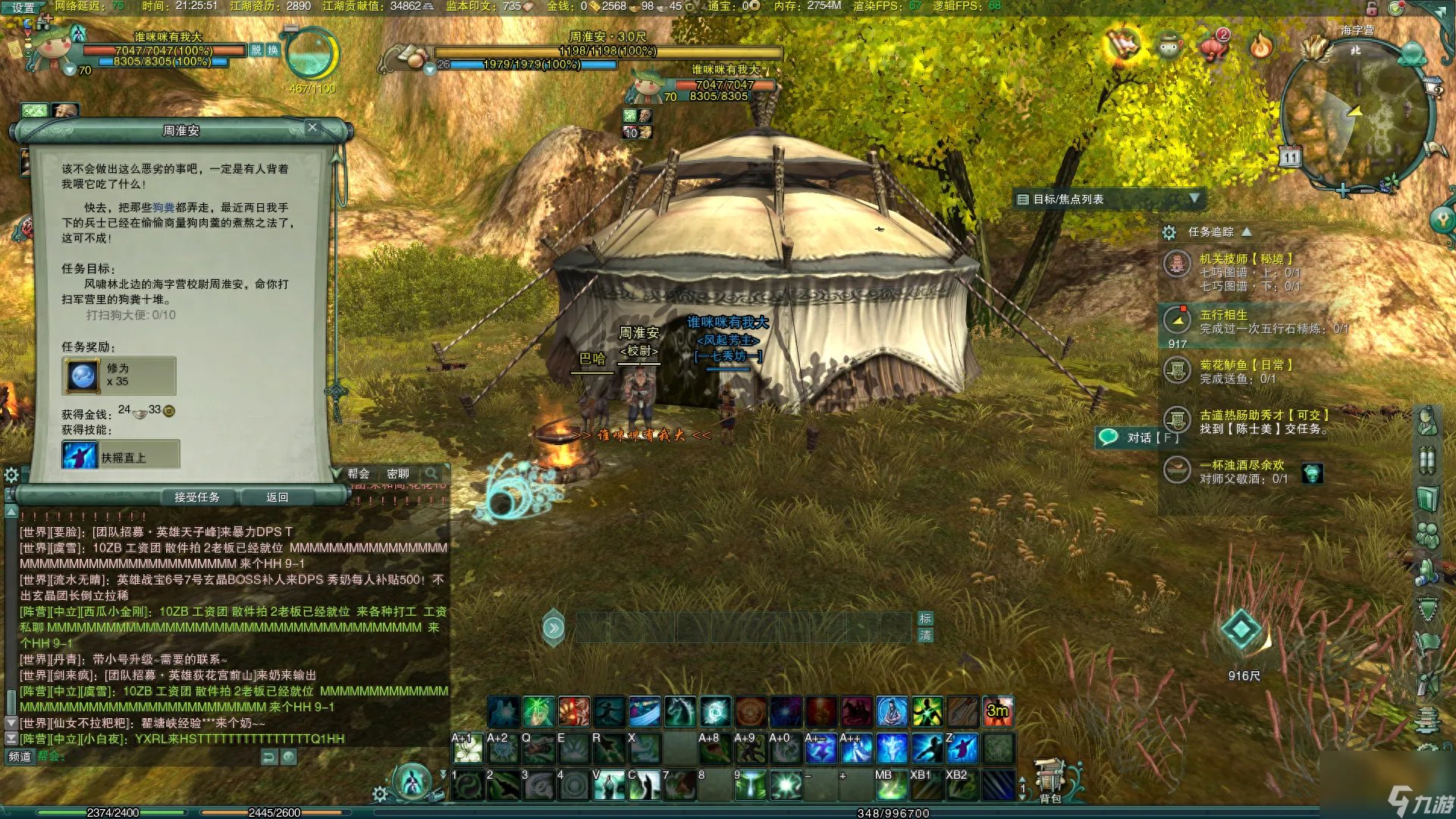Screen dimensions: 1456x819
Task: Accept the quest with 接受任务 button
Action: [196, 497]
